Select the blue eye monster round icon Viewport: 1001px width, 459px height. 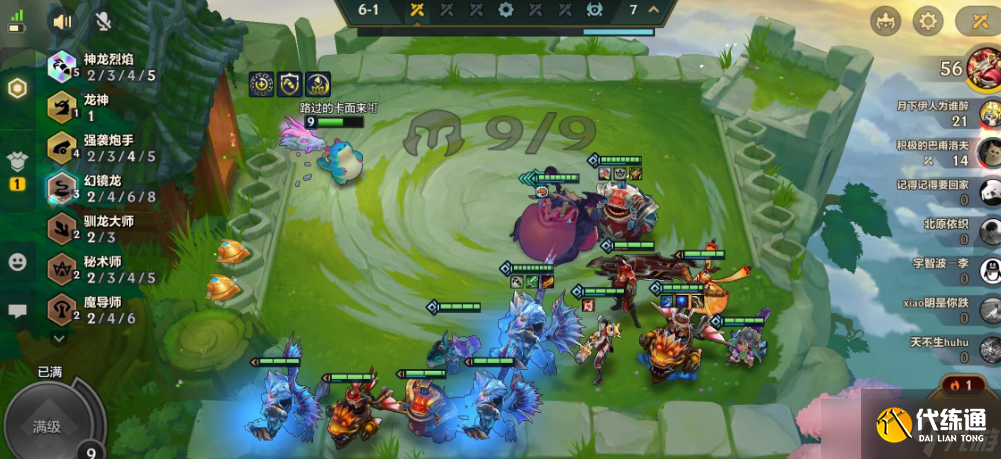coord(595,10)
